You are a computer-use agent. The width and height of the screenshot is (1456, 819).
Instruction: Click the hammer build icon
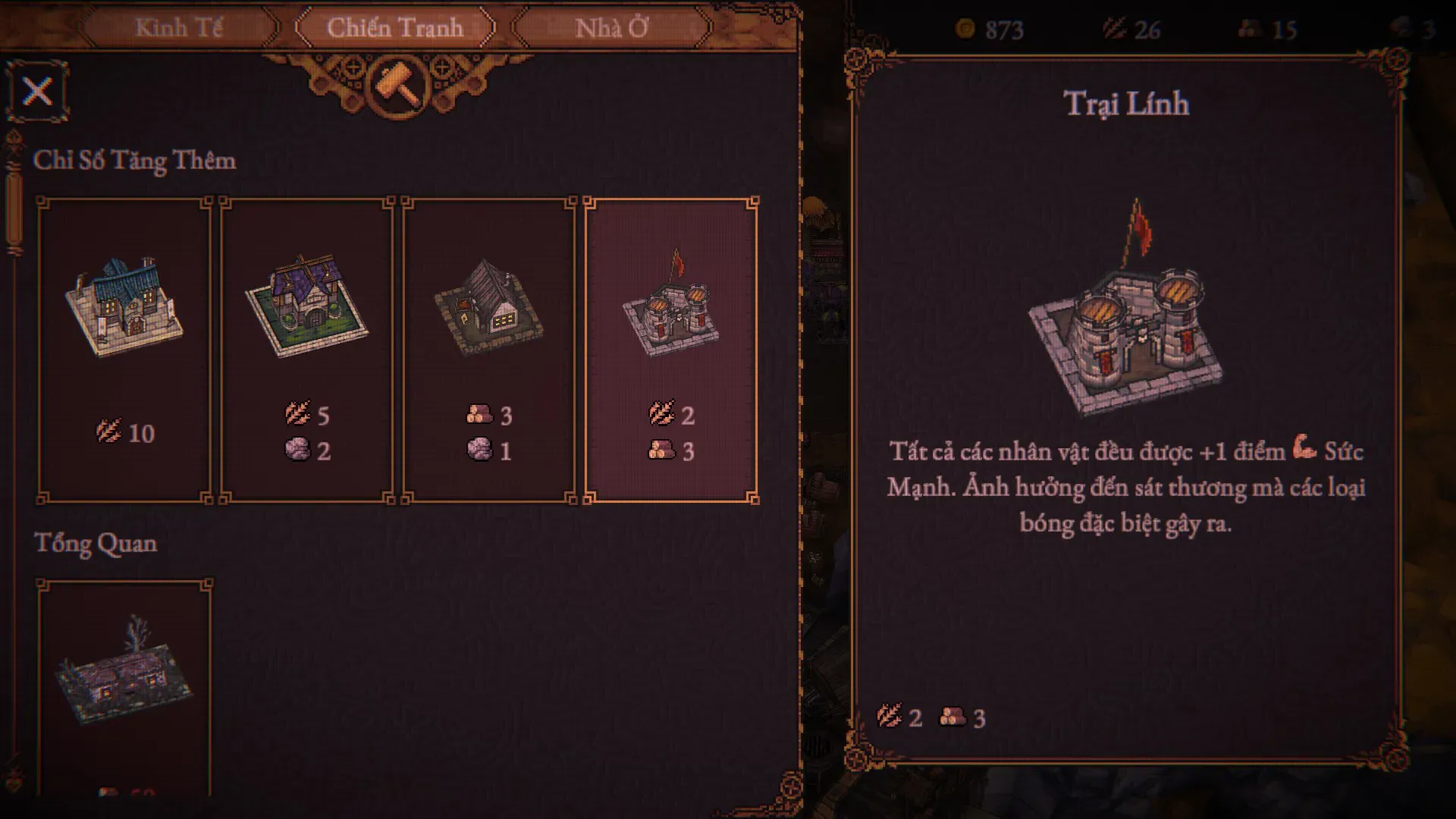(397, 83)
